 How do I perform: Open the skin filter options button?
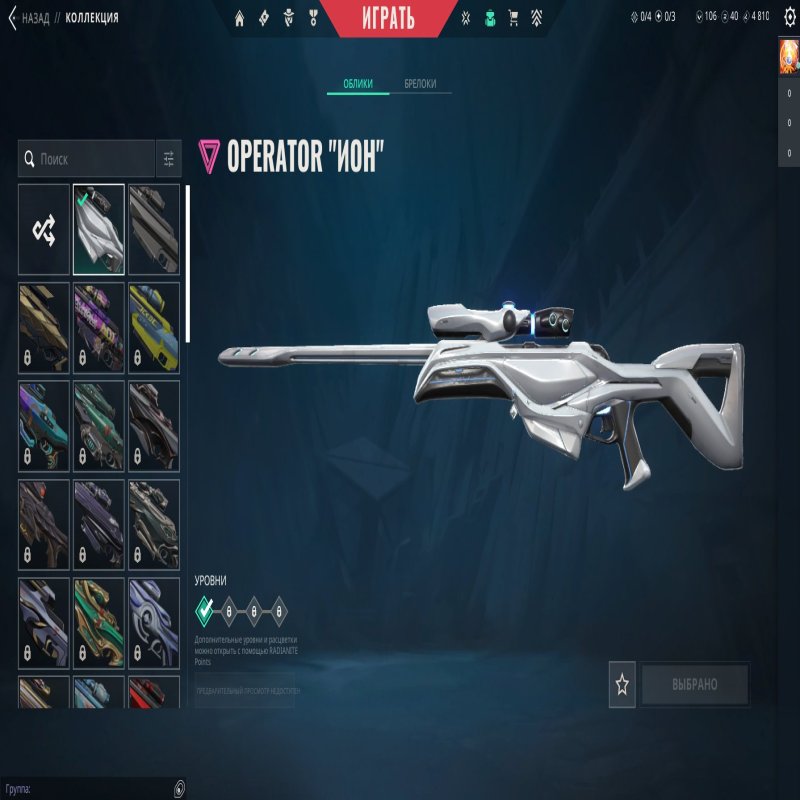click(169, 159)
